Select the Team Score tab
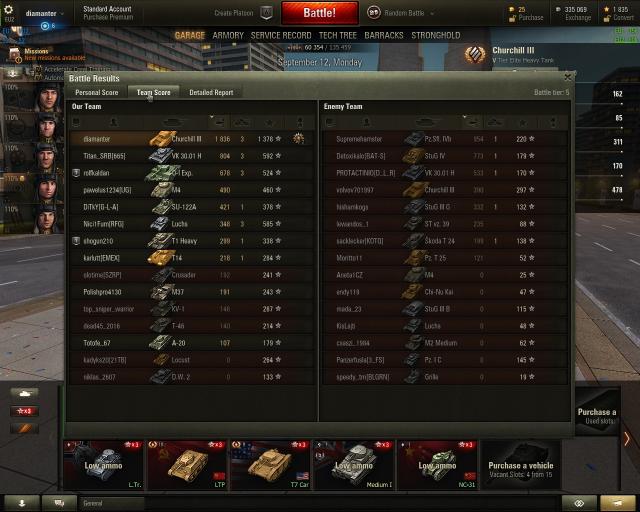 (x=153, y=92)
